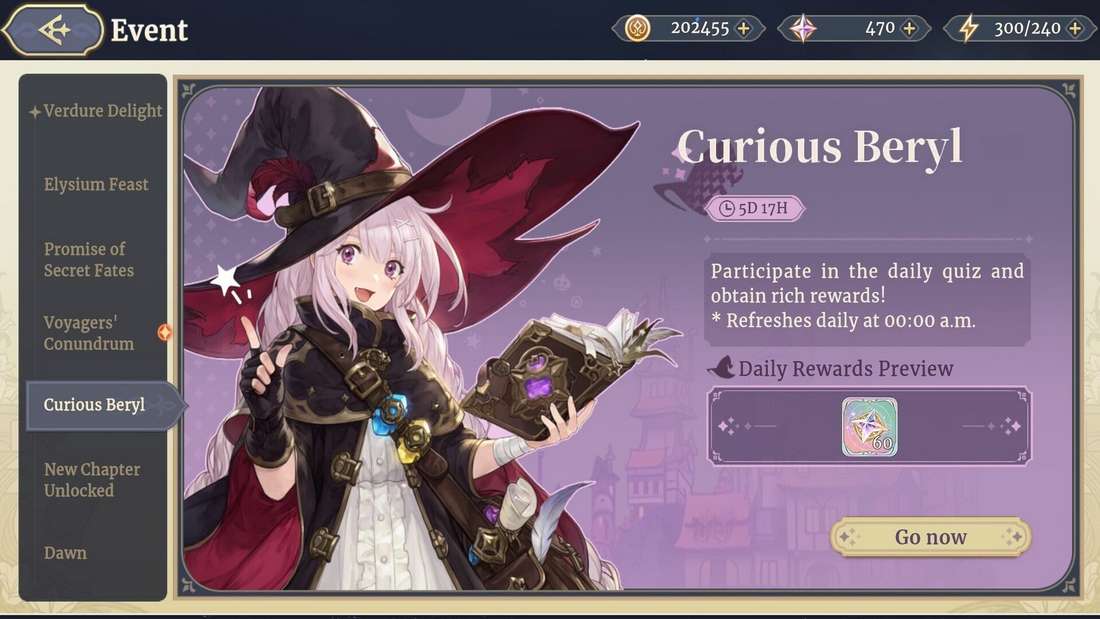1100x619 pixels.
Task: Add more pink crystals with the plus
Action: click(x=909, y=29)
